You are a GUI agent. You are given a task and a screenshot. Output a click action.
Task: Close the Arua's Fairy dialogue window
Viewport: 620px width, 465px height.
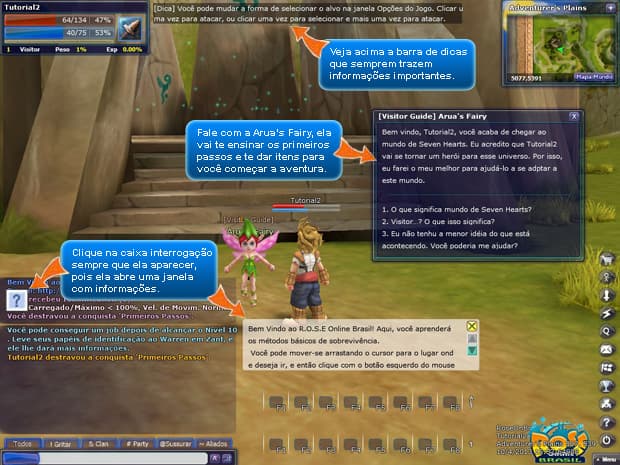pos(573,116)
